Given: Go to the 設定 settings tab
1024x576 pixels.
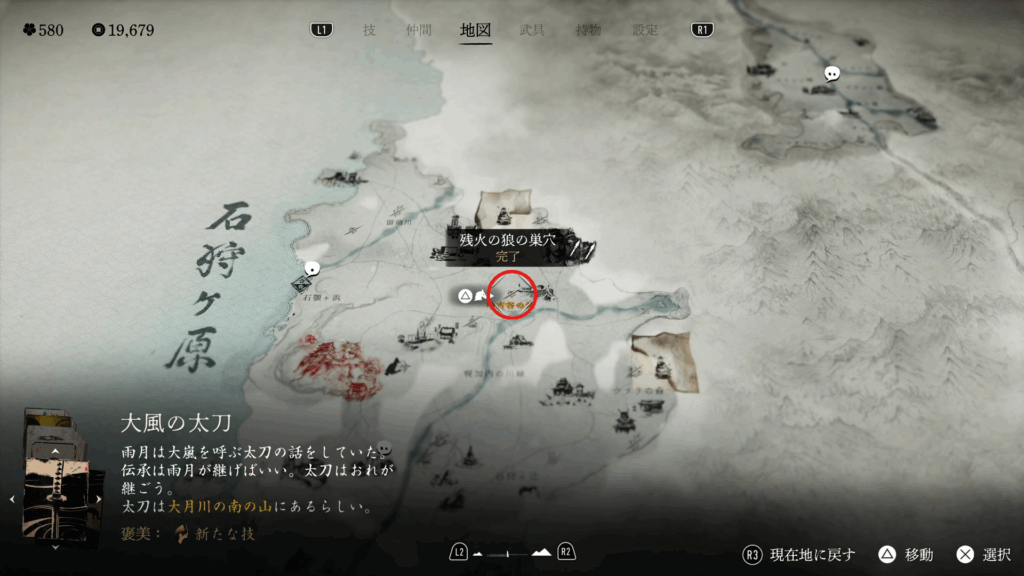Looking at the screenshot, I should point(645,30).
